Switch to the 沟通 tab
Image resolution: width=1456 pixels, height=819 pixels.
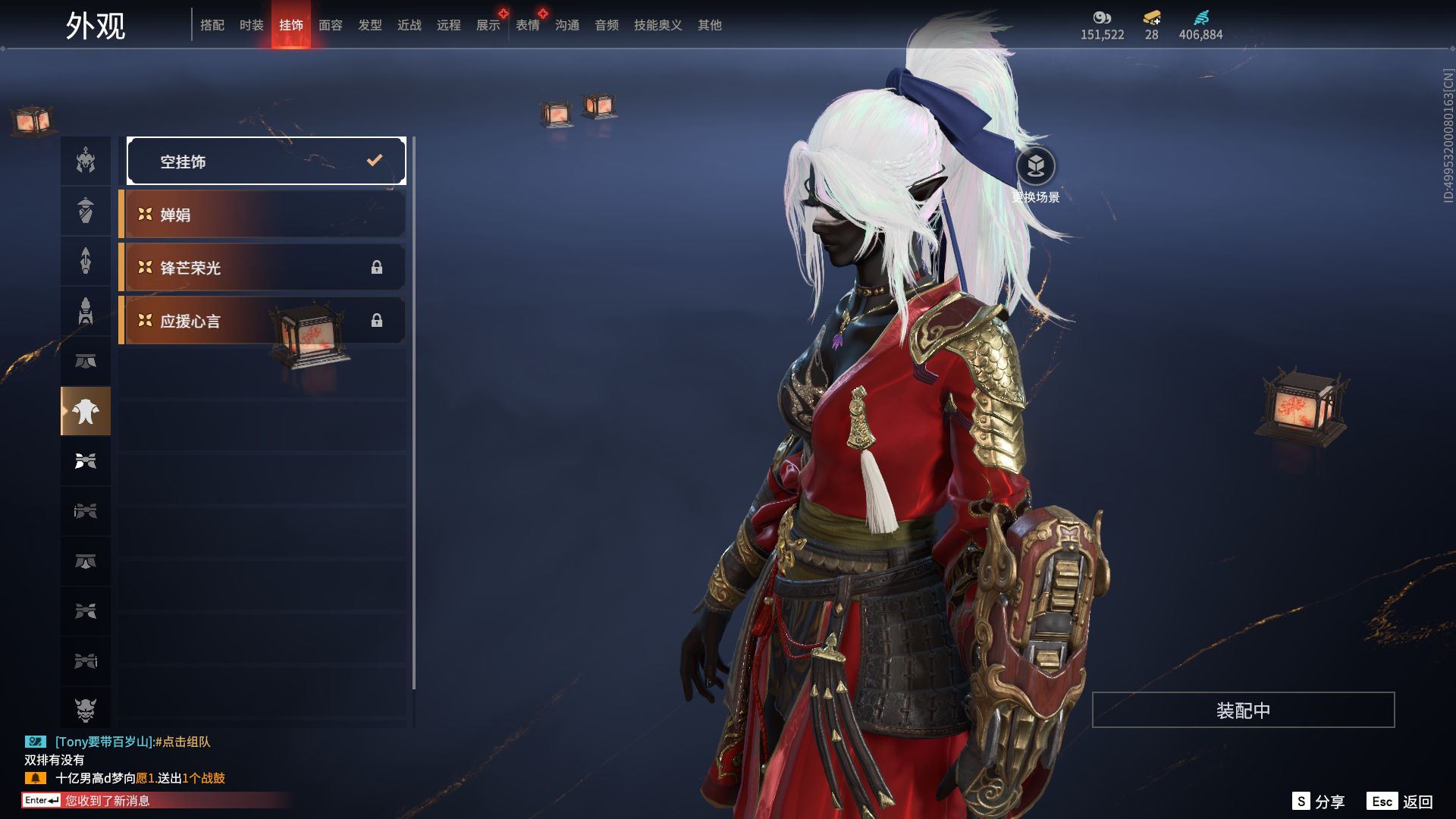tap(567, 25)
